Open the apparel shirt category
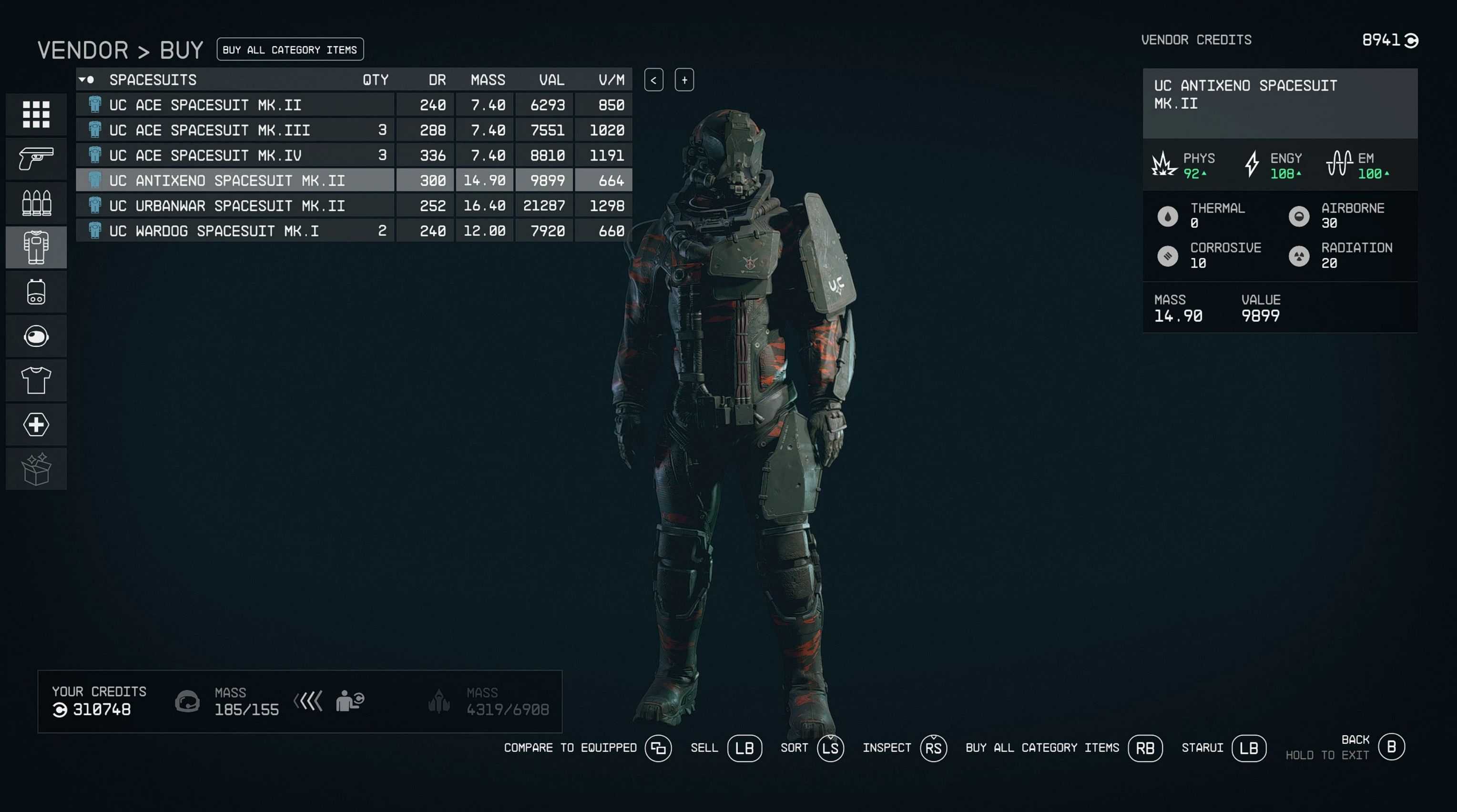Viewport: 1457px width, 812px height. [x=36, y=380]
